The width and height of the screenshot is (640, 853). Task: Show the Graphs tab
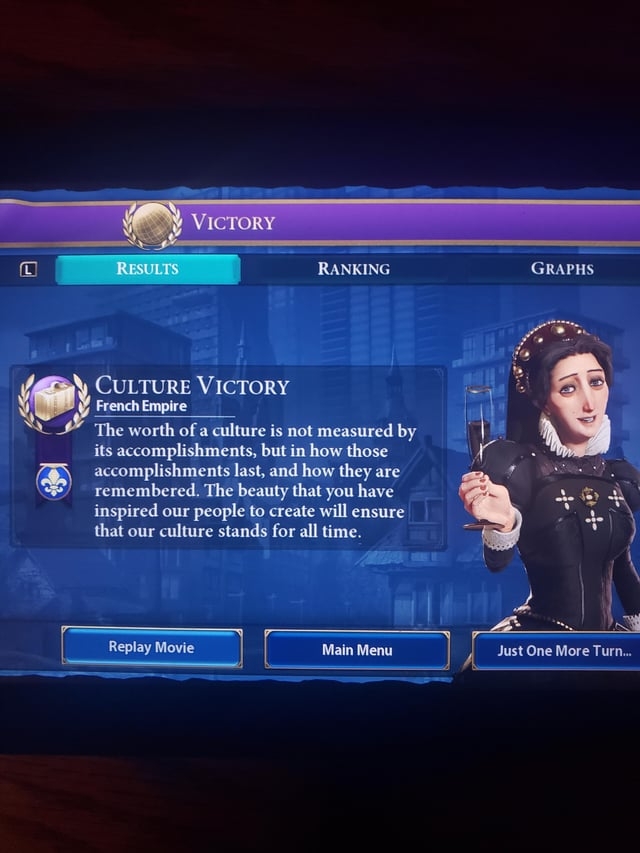(562, 269)
